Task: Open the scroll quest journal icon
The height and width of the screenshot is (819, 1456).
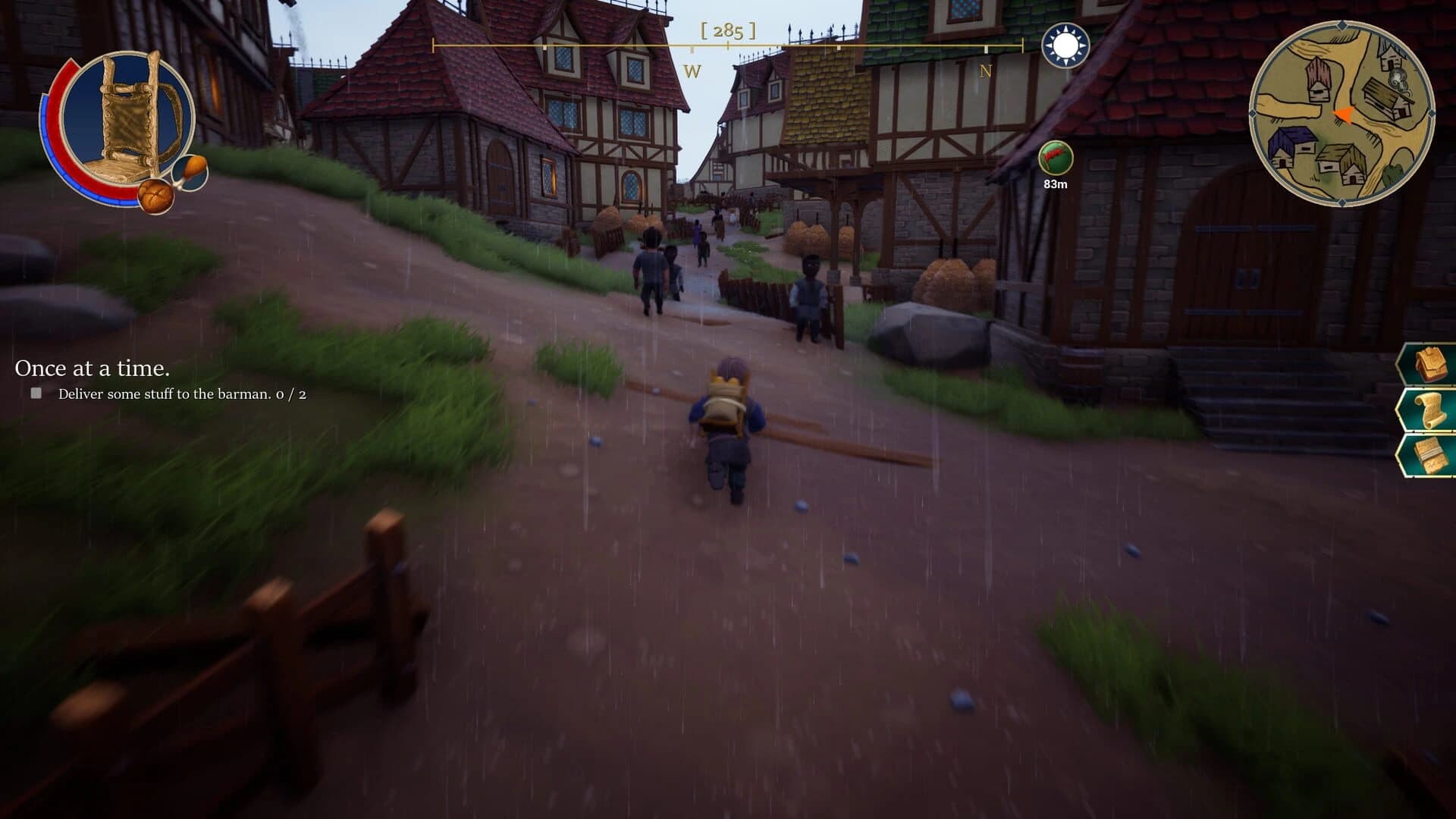Action: 1430,409
